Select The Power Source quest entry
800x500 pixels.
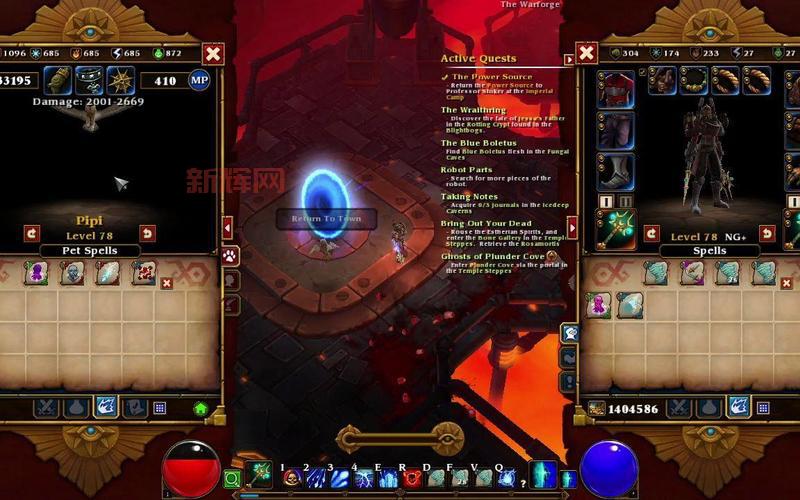pyautogui.click(x=491, y=76)
